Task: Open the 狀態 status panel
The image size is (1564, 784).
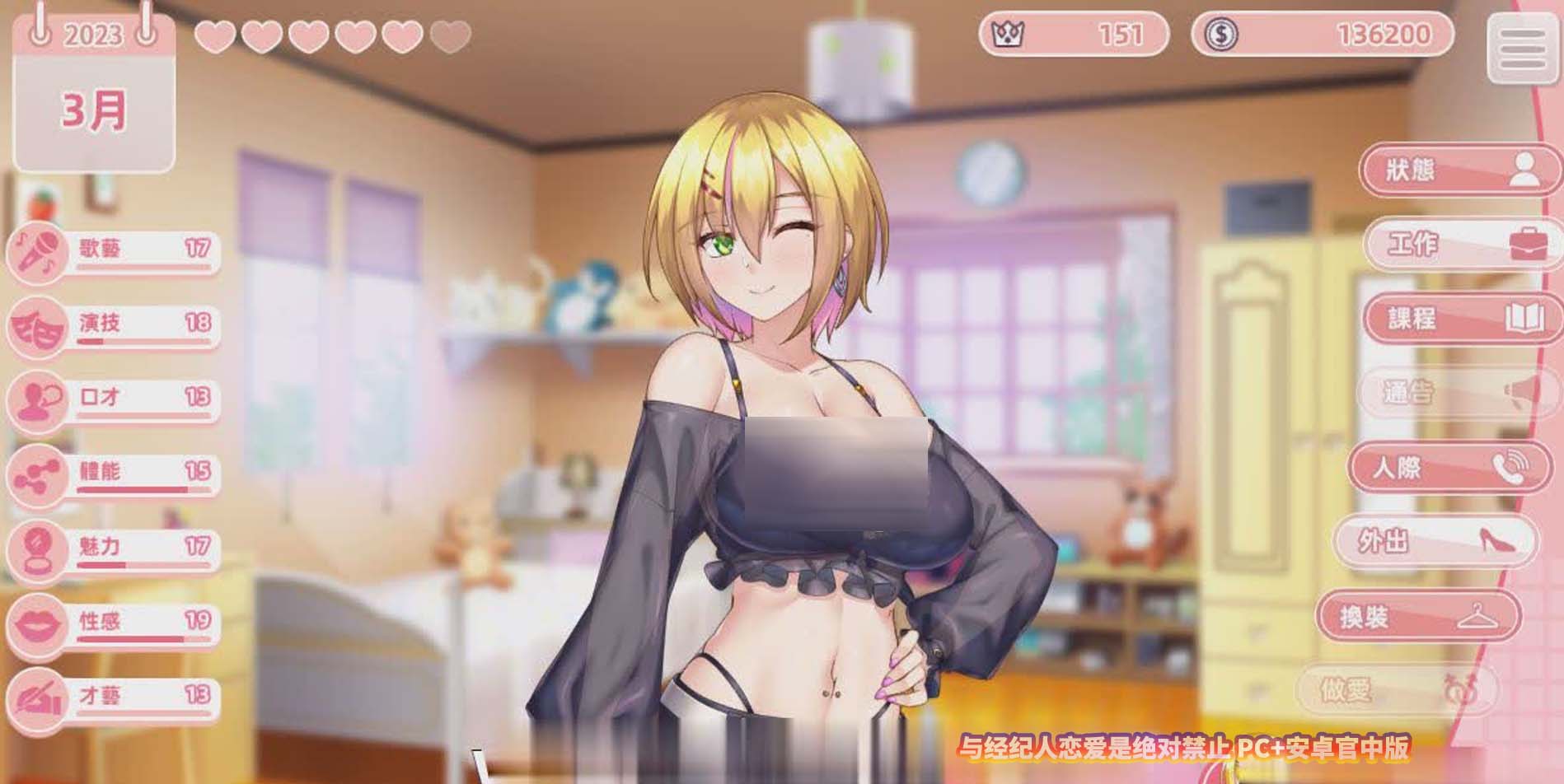Action: coord(1455,170)
